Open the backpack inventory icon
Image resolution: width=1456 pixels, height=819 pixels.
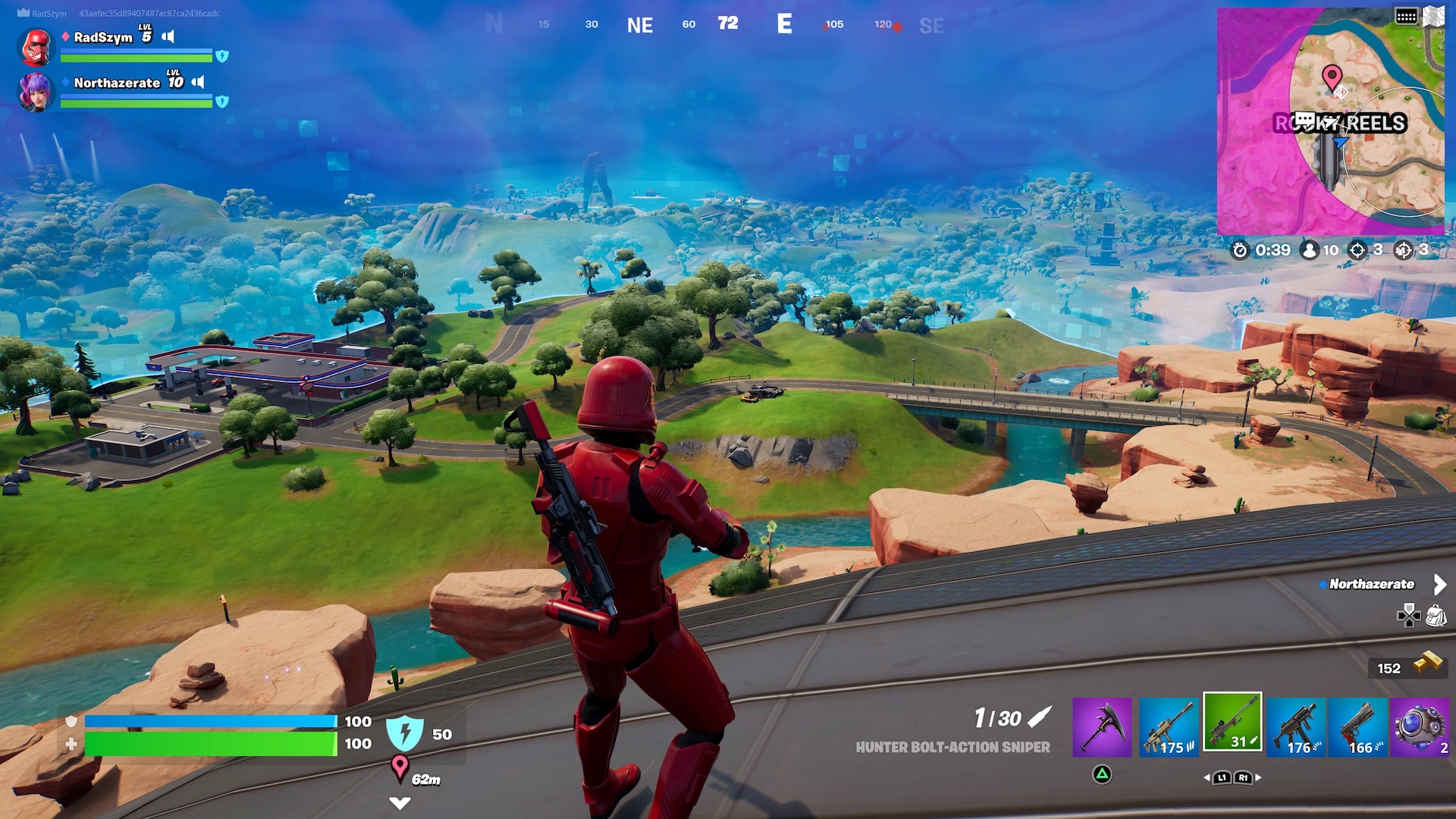[x=1436, y=616]
